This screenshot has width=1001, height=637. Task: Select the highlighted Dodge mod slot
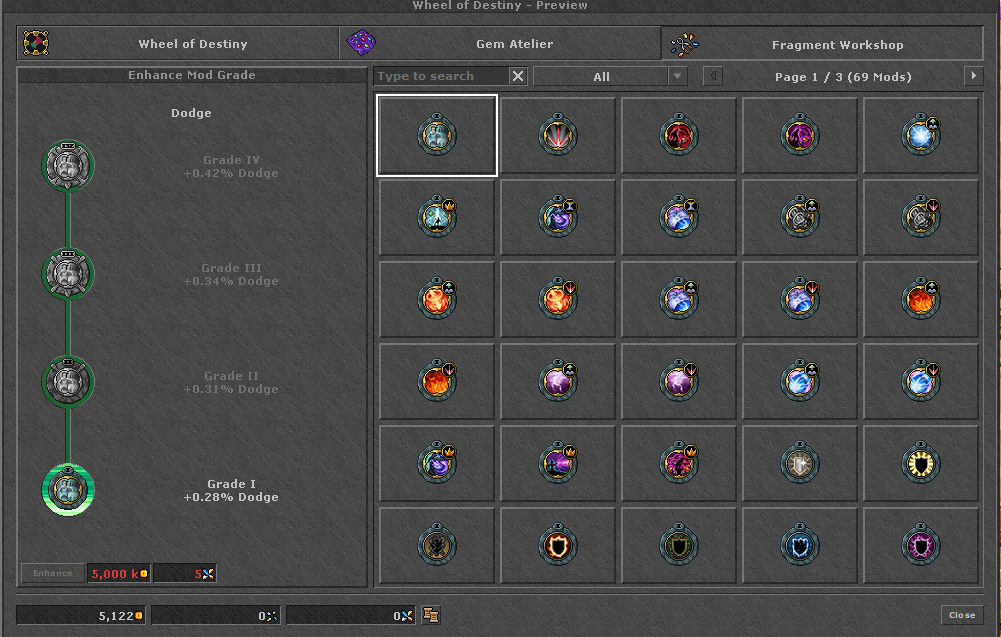pyautogui.click(x=437, y=135)
